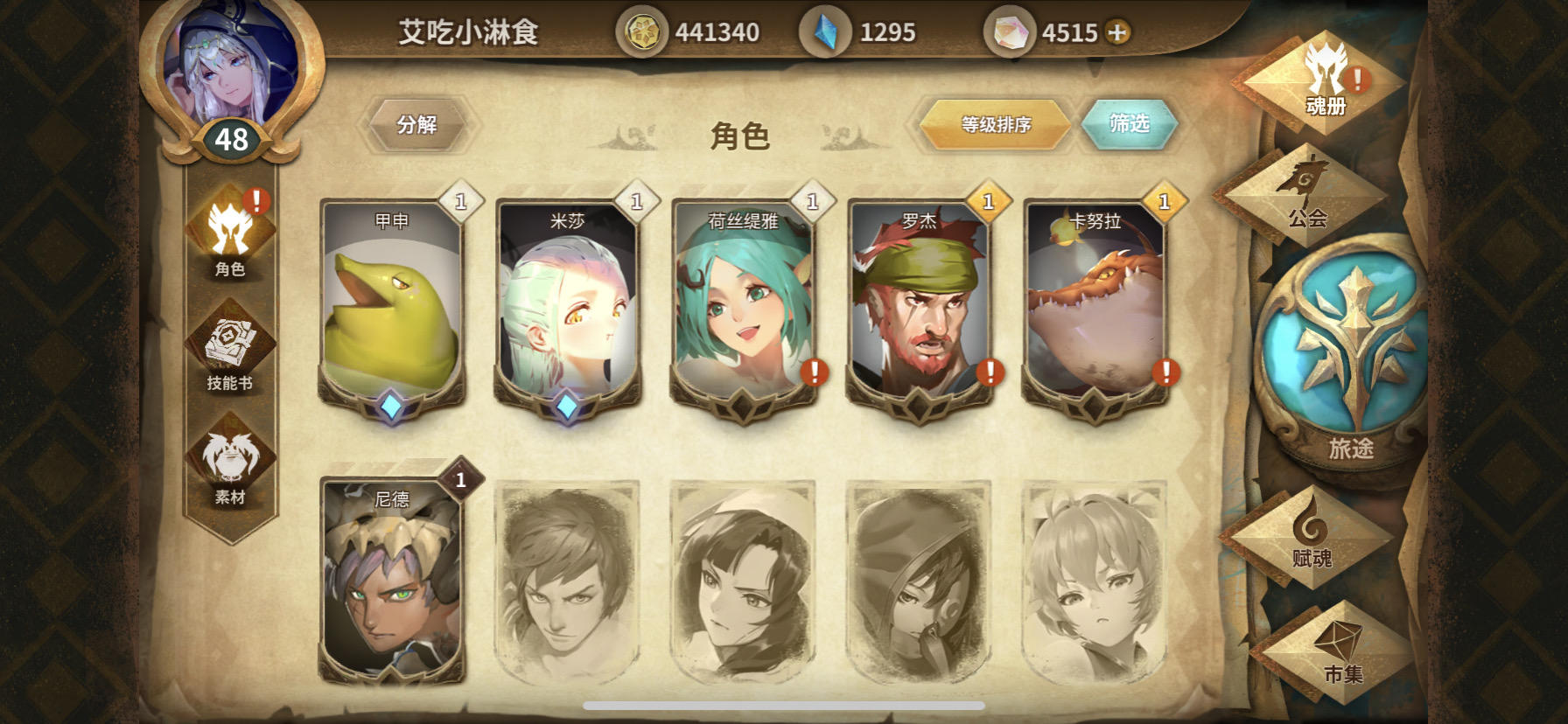Open the 分解 dismantle mode
The width and height of the screenshot is (1568, 724).
[418, 123]
